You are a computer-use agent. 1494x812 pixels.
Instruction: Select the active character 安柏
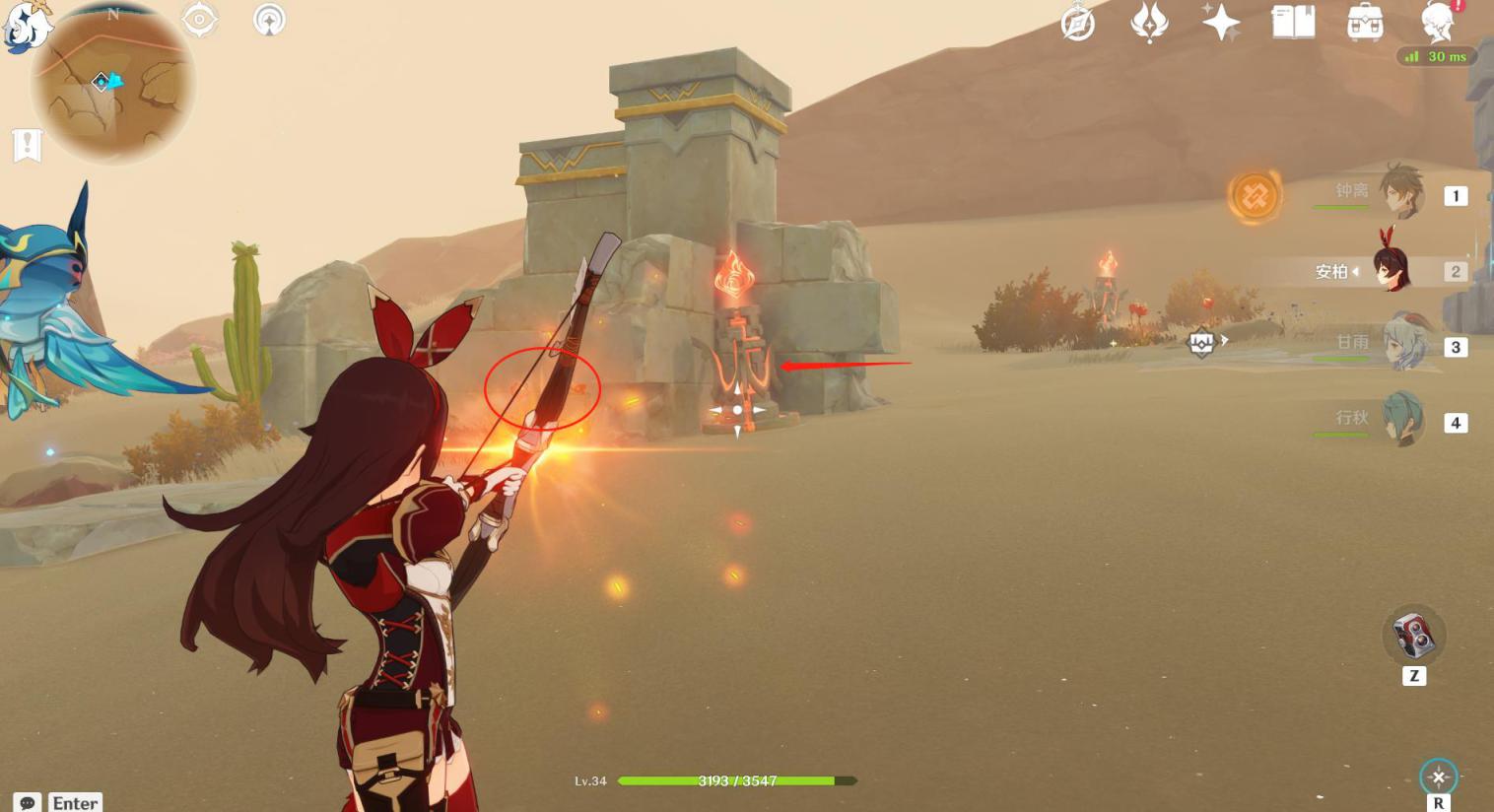pos(1392,268)
